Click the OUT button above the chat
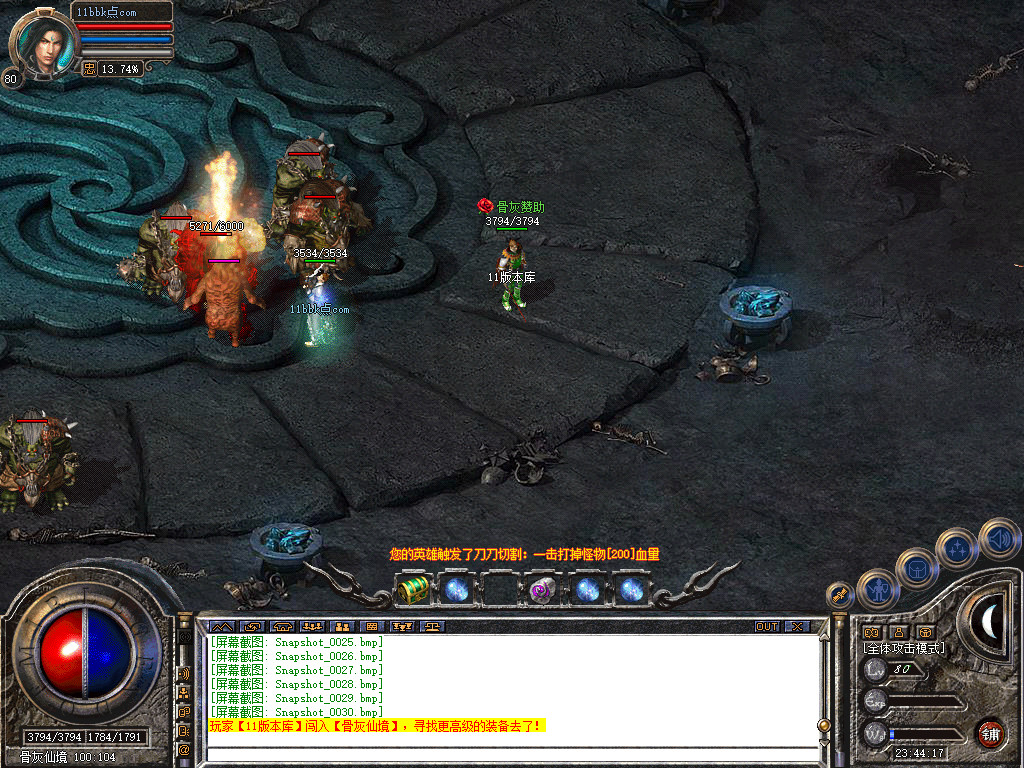 pyautogui.click(x=767, y=627)
